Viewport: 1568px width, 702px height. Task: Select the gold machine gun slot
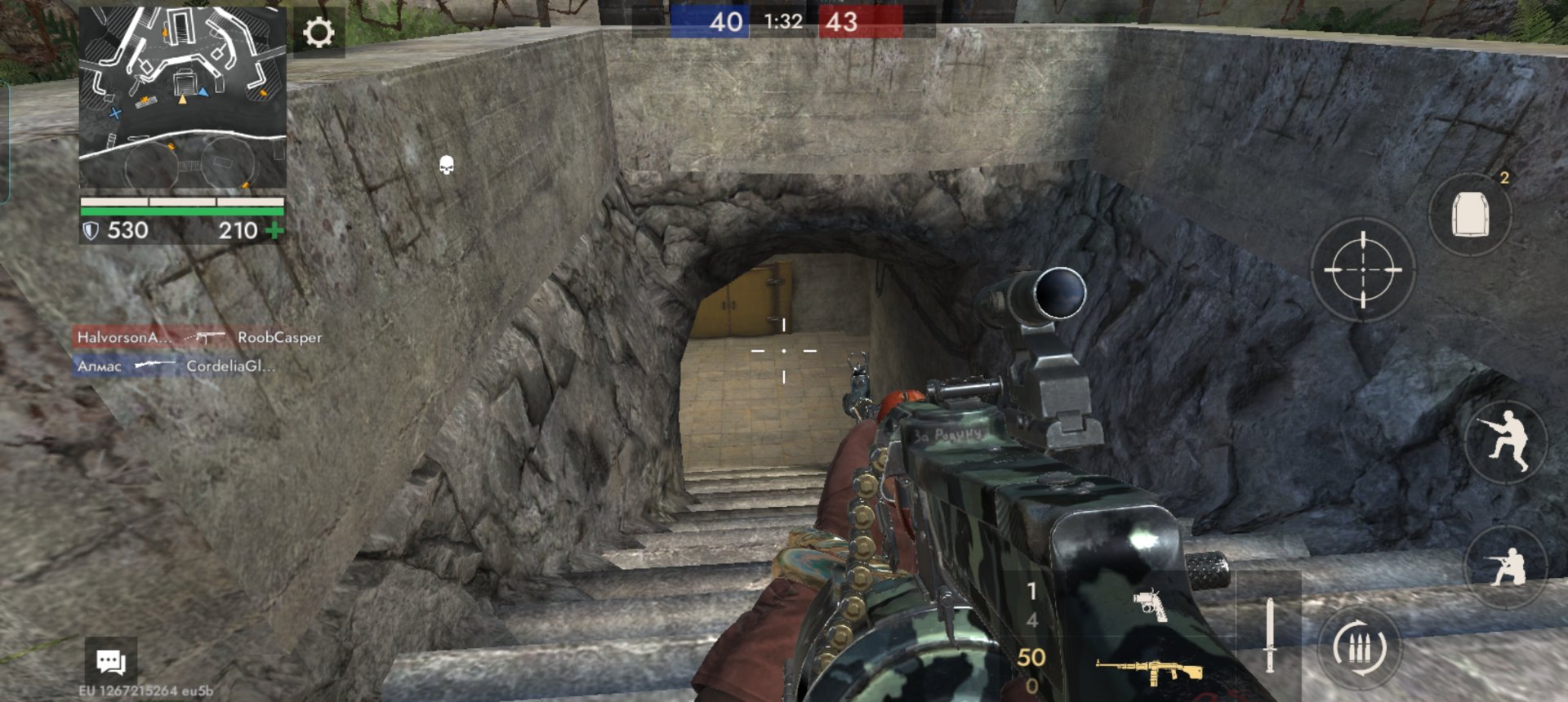coord(1149,671)
